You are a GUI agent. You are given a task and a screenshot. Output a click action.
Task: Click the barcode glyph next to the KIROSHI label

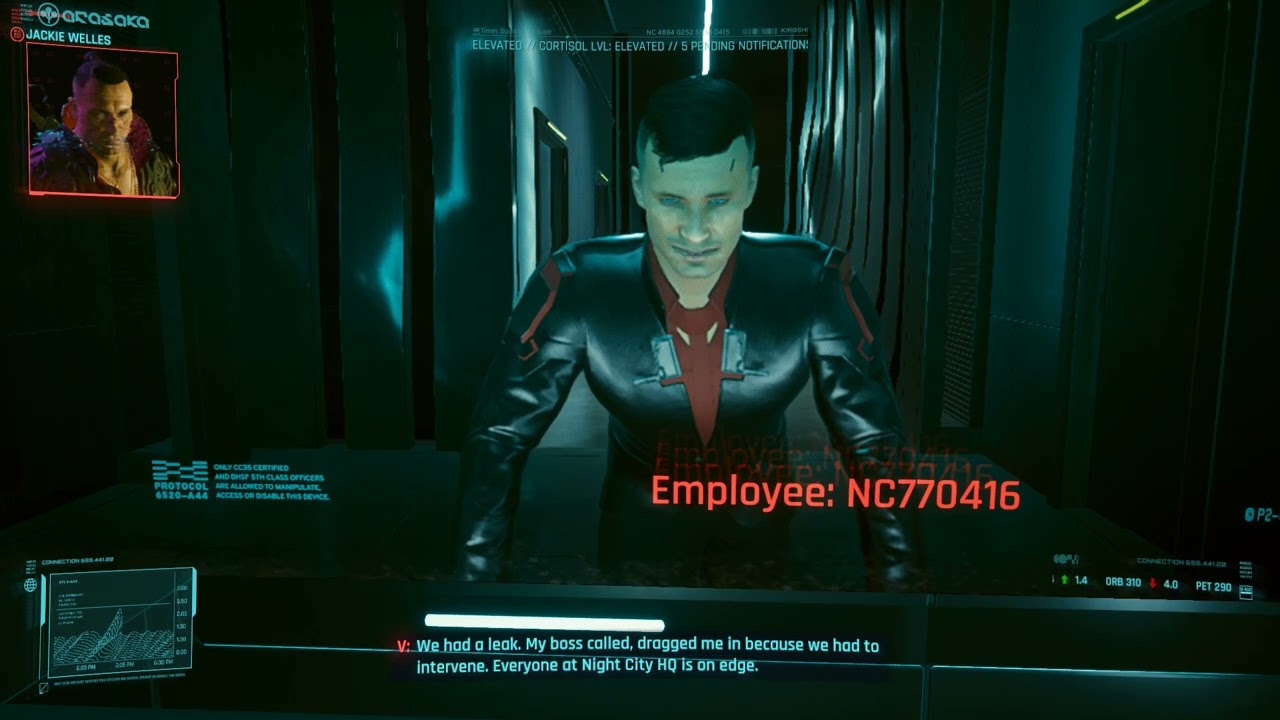point(760,31)
